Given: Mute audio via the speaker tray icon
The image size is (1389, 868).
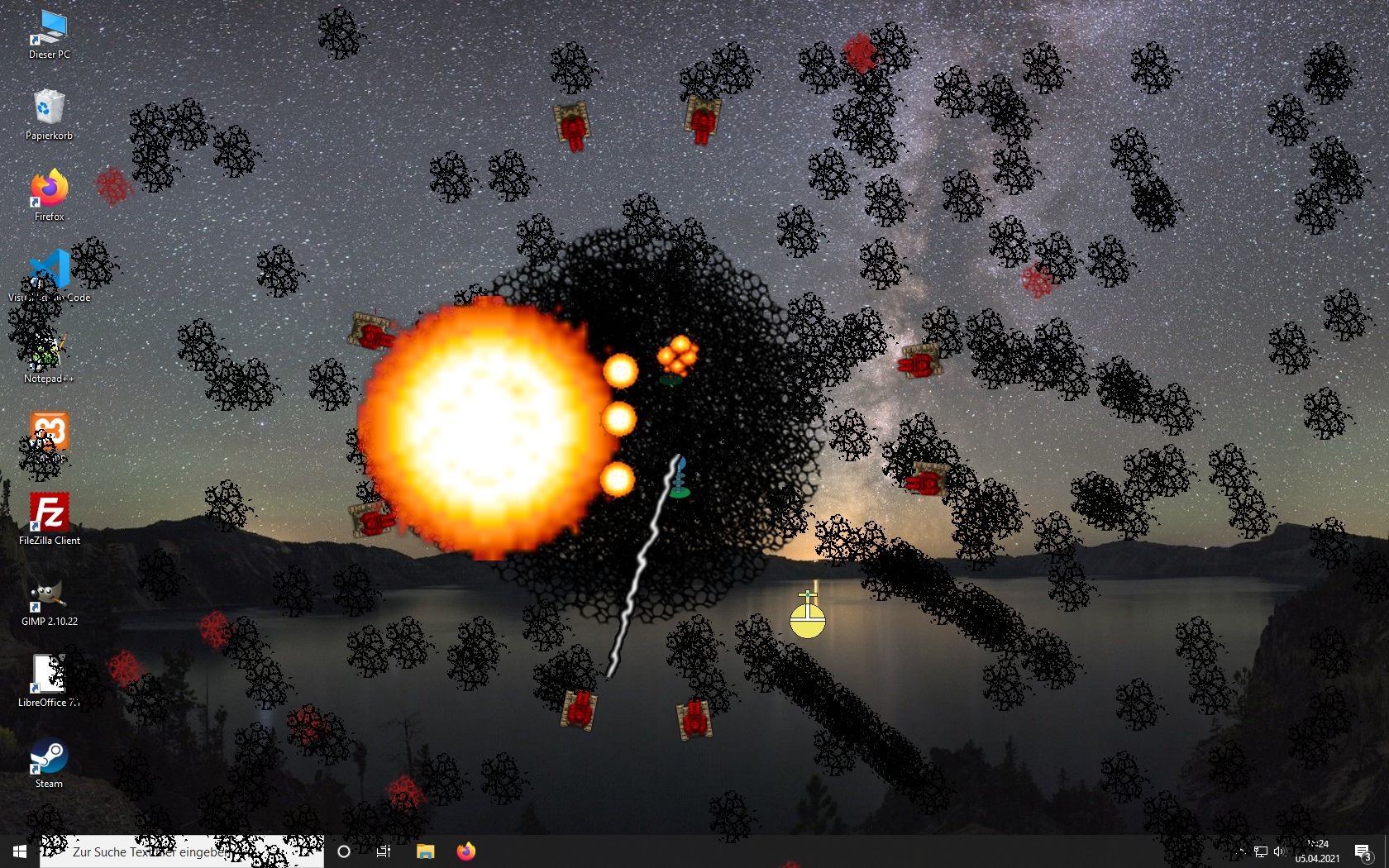Looking at the screenshot, I should pyautogui.click(x=1279, y=851).
